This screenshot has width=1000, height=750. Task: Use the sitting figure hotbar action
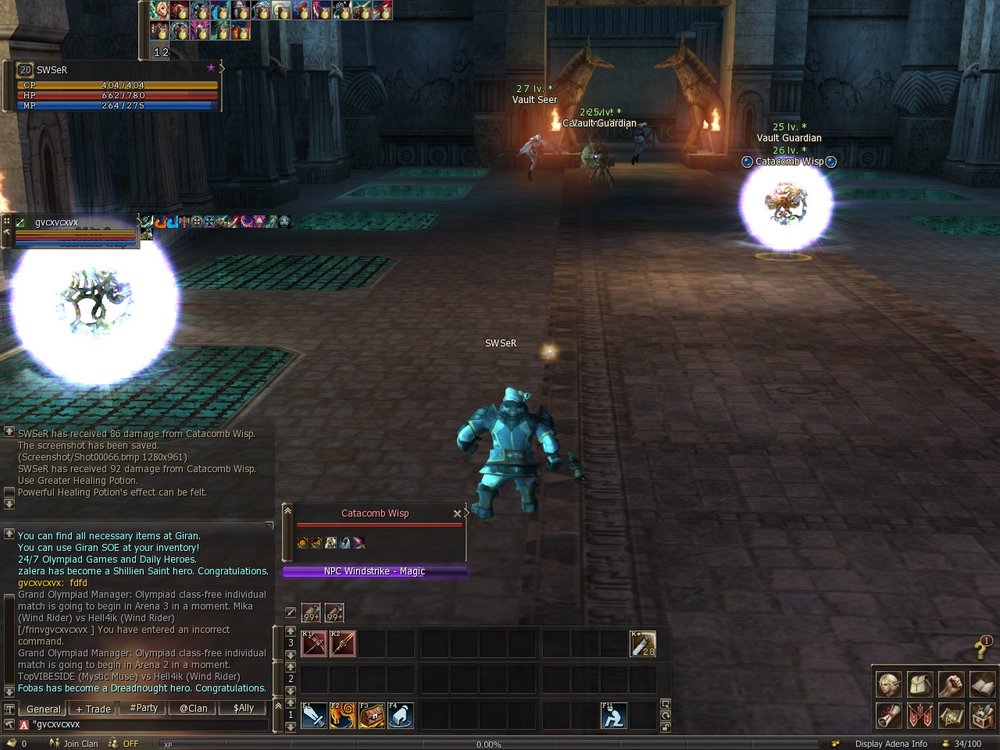pyautogui.click(x=613, y=715)
